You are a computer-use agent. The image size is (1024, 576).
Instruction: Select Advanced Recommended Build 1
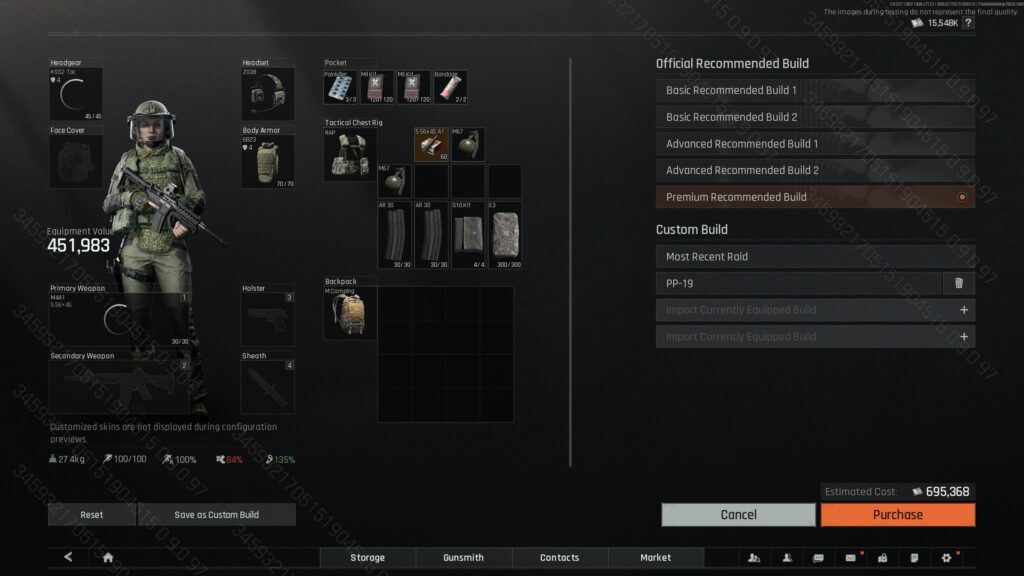point(814,144)
